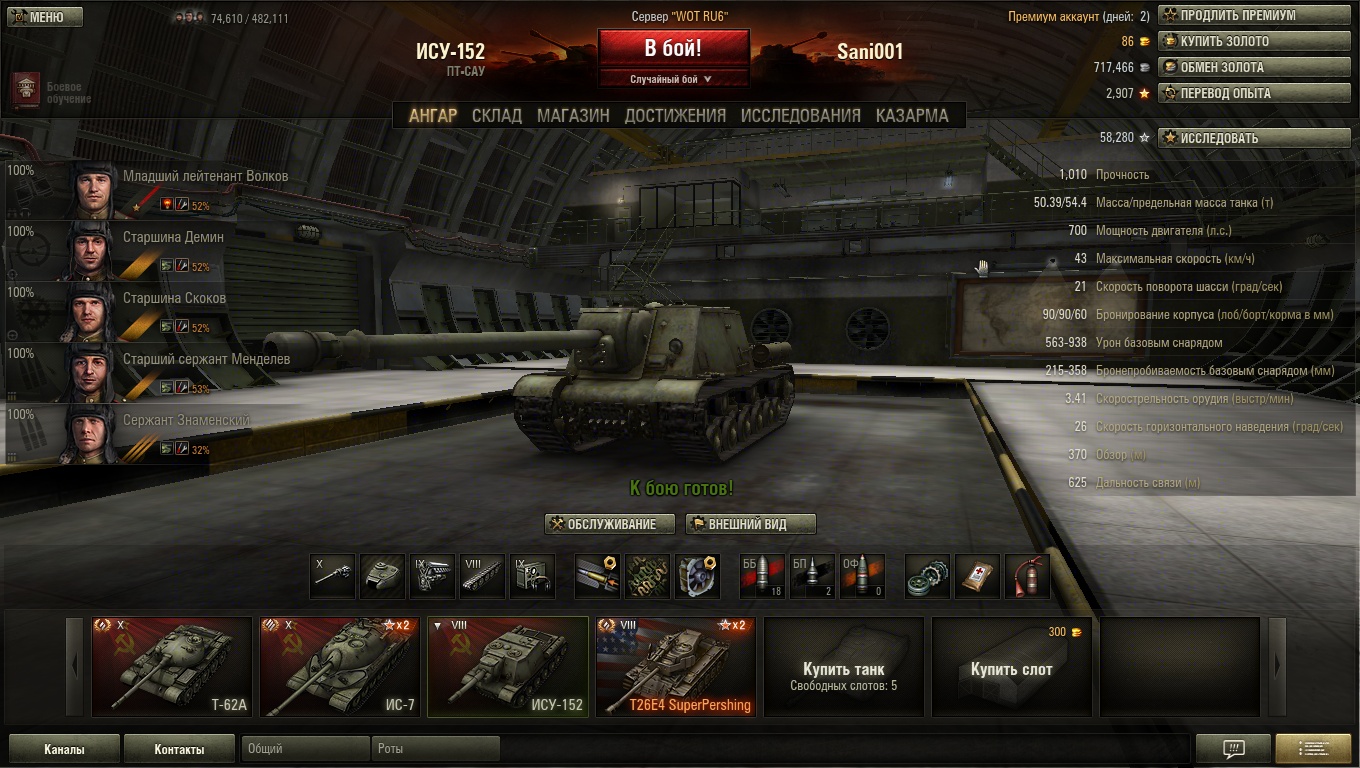1360x768 pixels.
Task: Click the repair kit consumable icon
Action: point(927,576)
